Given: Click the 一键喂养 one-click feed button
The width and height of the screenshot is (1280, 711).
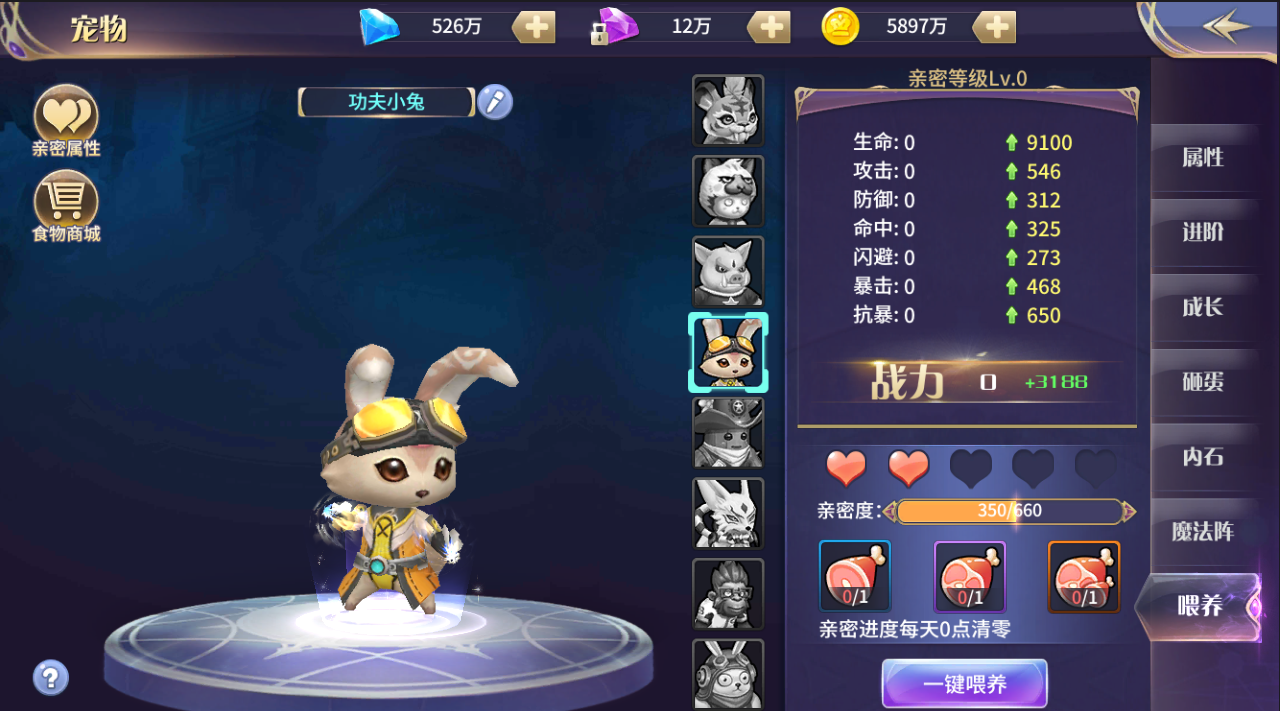Looking at the screenshot, I should click(x=964, y=685).
